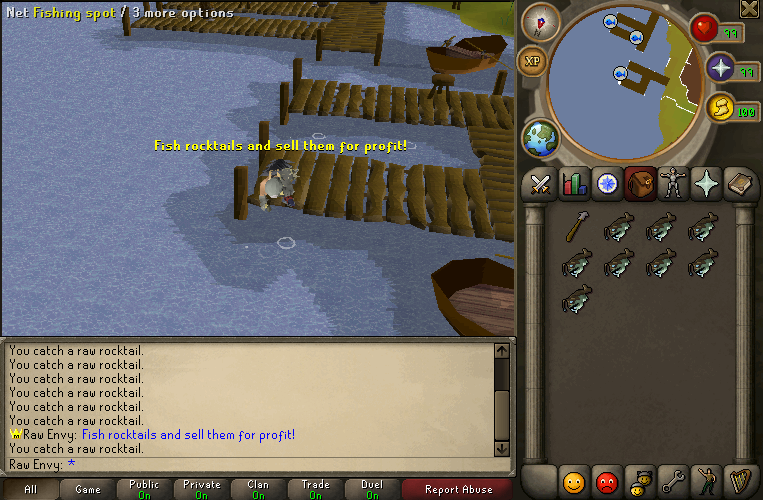The width and height of the screenshot is (763, 500).
Task: Show the Worn Equipment tab
Action: pos(673,184)
